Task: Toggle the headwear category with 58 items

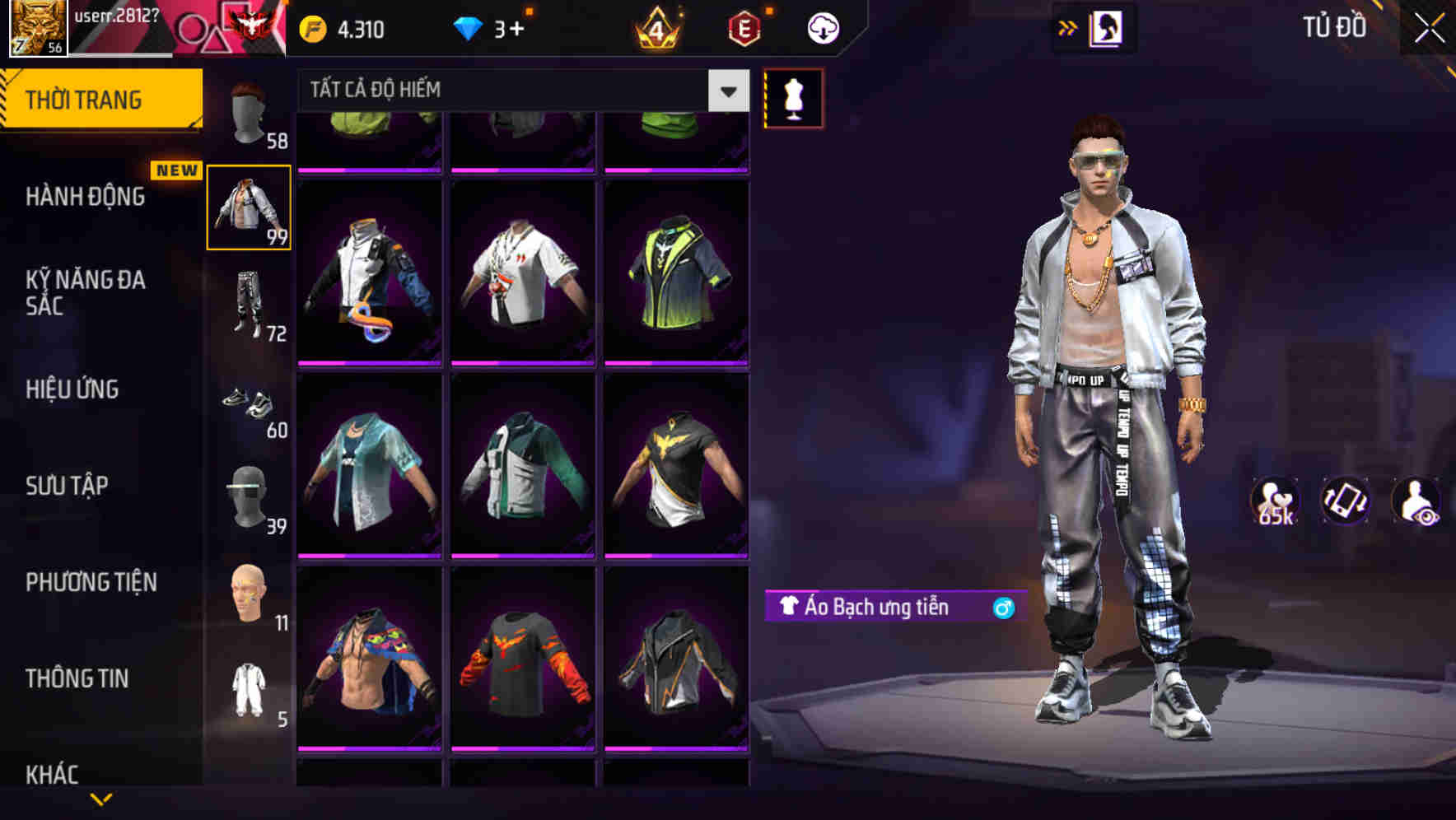Action: pyautogui.click(x=249, y=115)
